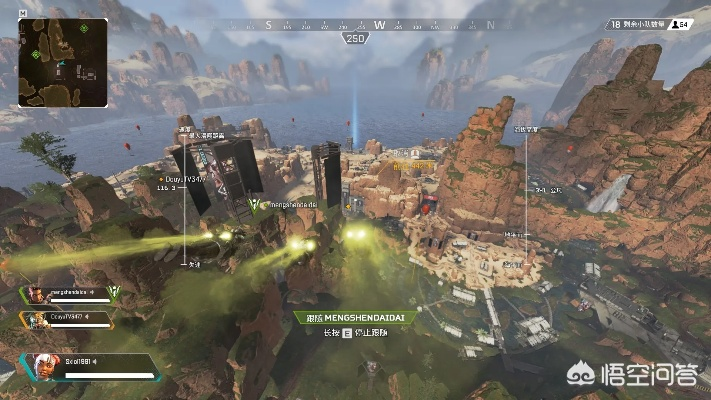Toggle mengshendaidai's voice speaker icon
This screenshot has height=400, width=711.
click(93, 293)
